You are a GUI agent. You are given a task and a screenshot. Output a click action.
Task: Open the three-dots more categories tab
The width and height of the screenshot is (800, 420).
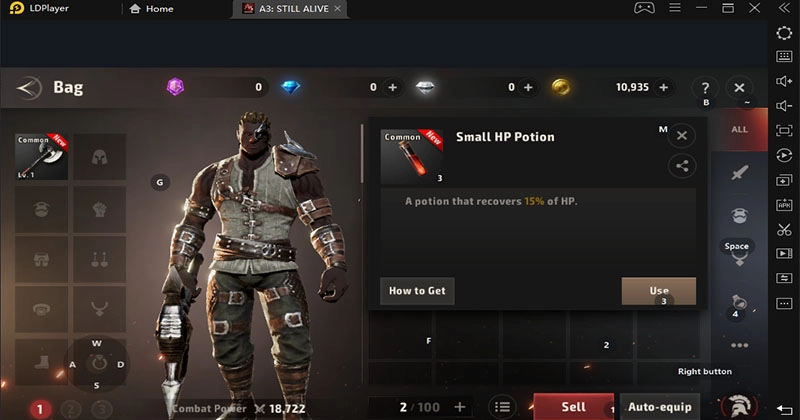[x=739, y=345]
